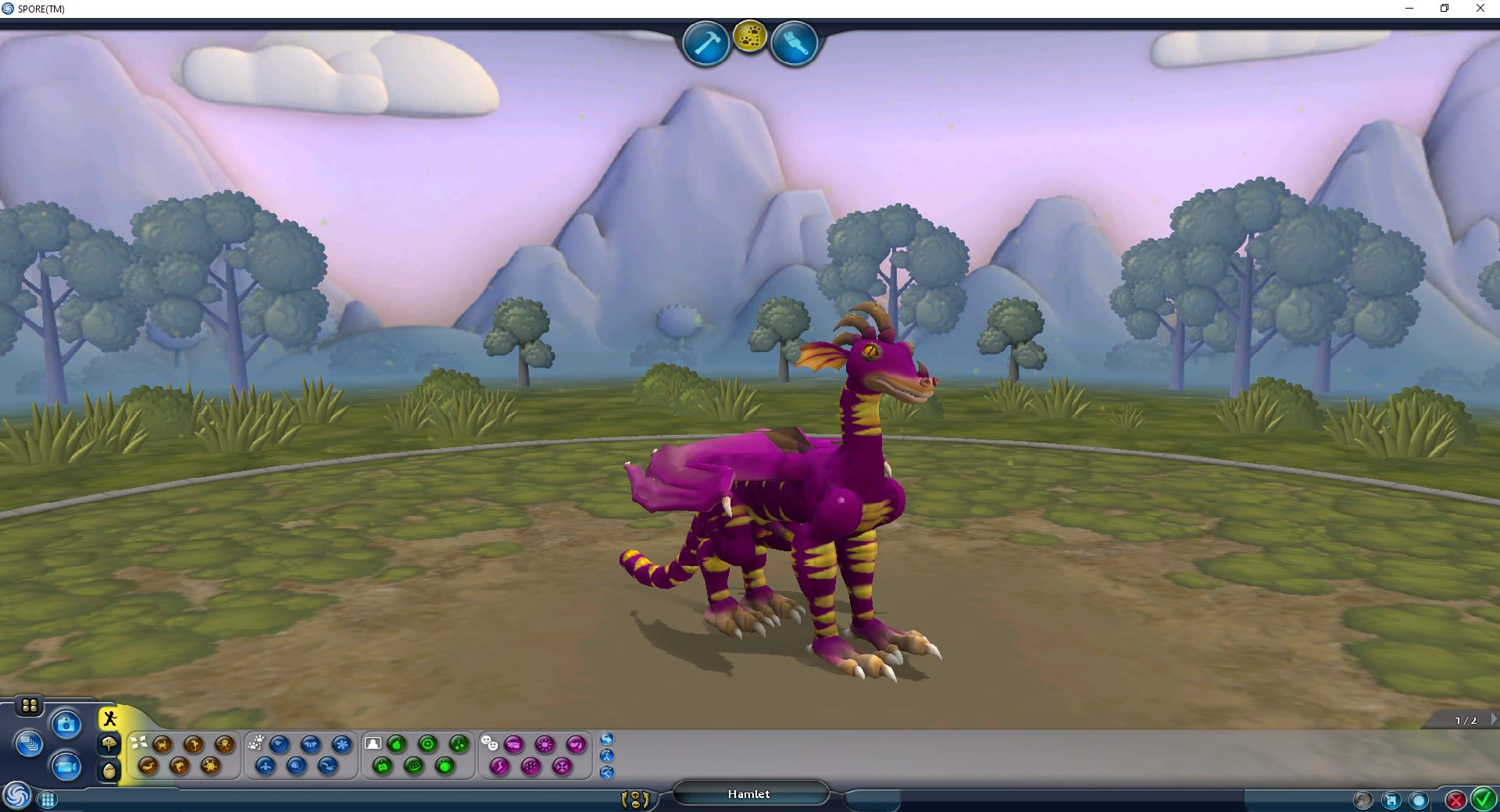Cancel editing with the red X button
Viewport: 1500px width, 812px height.
pos(1454,799)
